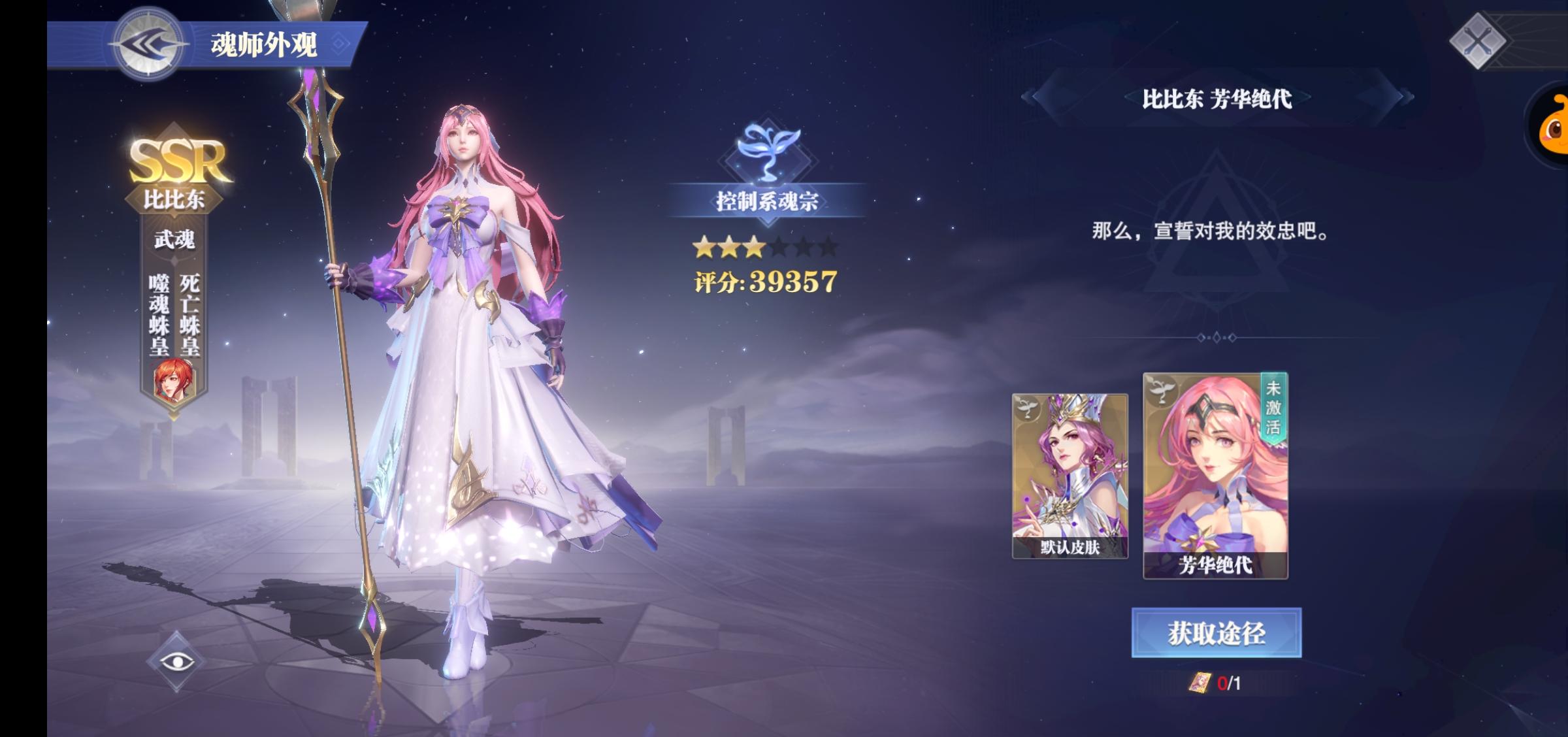Tap the red-haired character portrait
1568x737 pixels.
174,380
